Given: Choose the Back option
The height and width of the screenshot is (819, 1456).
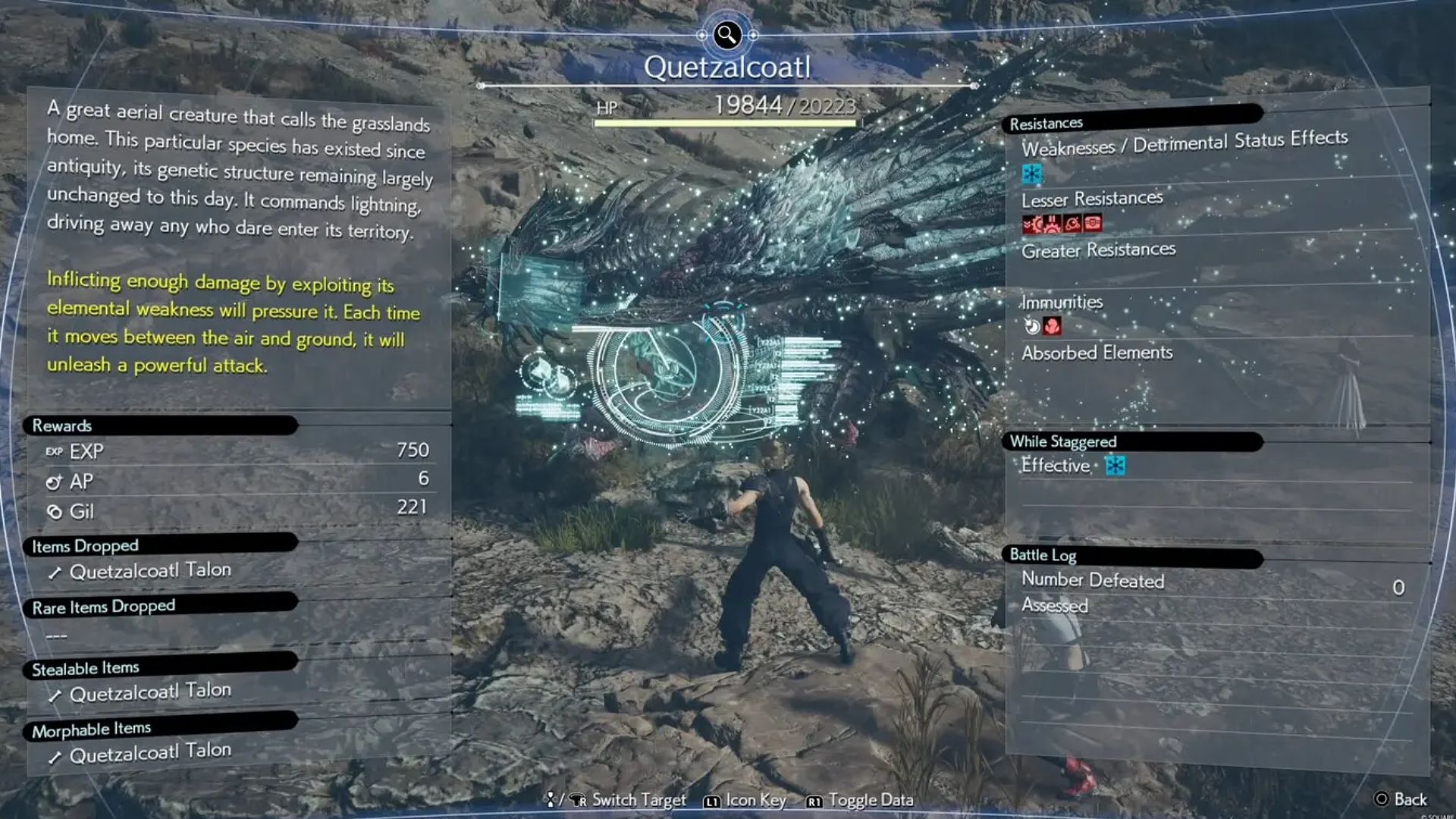Looking at the screenshot, I should coord(1401,799).
